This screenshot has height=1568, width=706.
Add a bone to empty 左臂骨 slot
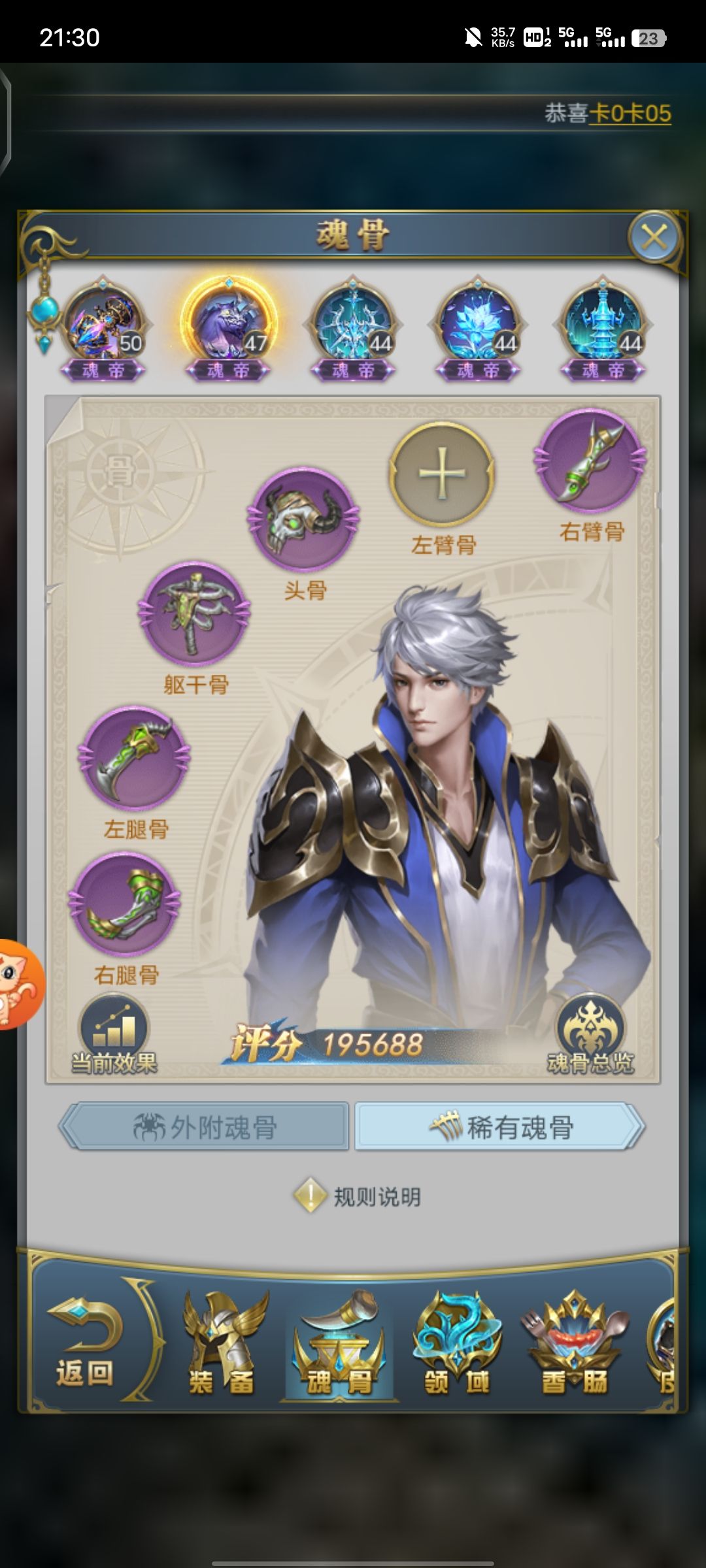442,474
